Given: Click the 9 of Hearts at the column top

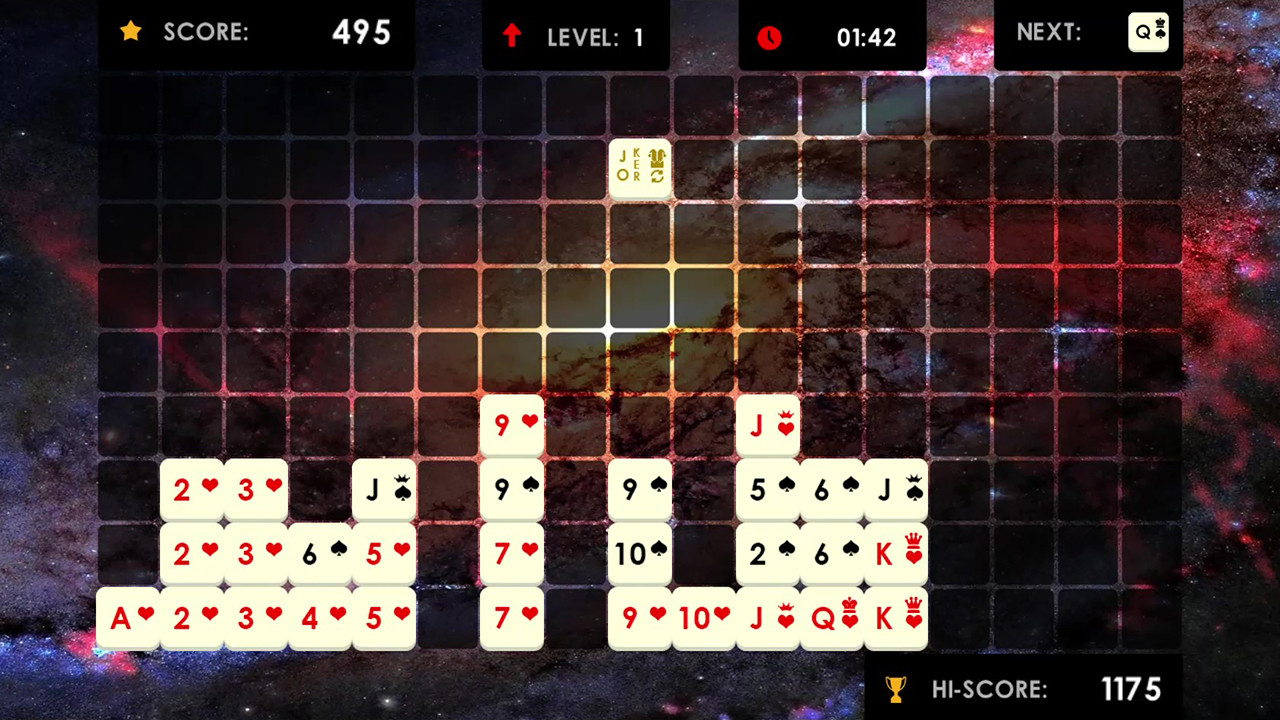Looking at the screenshot, I should 513,425.
